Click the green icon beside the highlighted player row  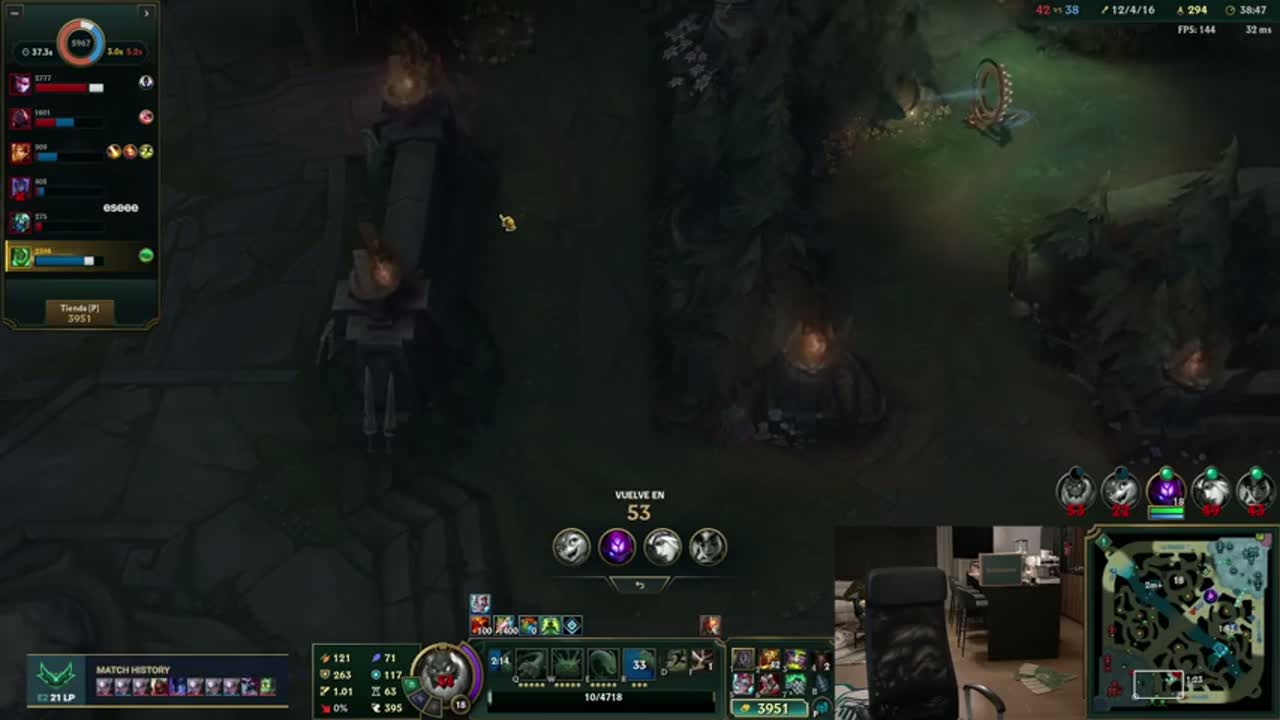point(146,257)
